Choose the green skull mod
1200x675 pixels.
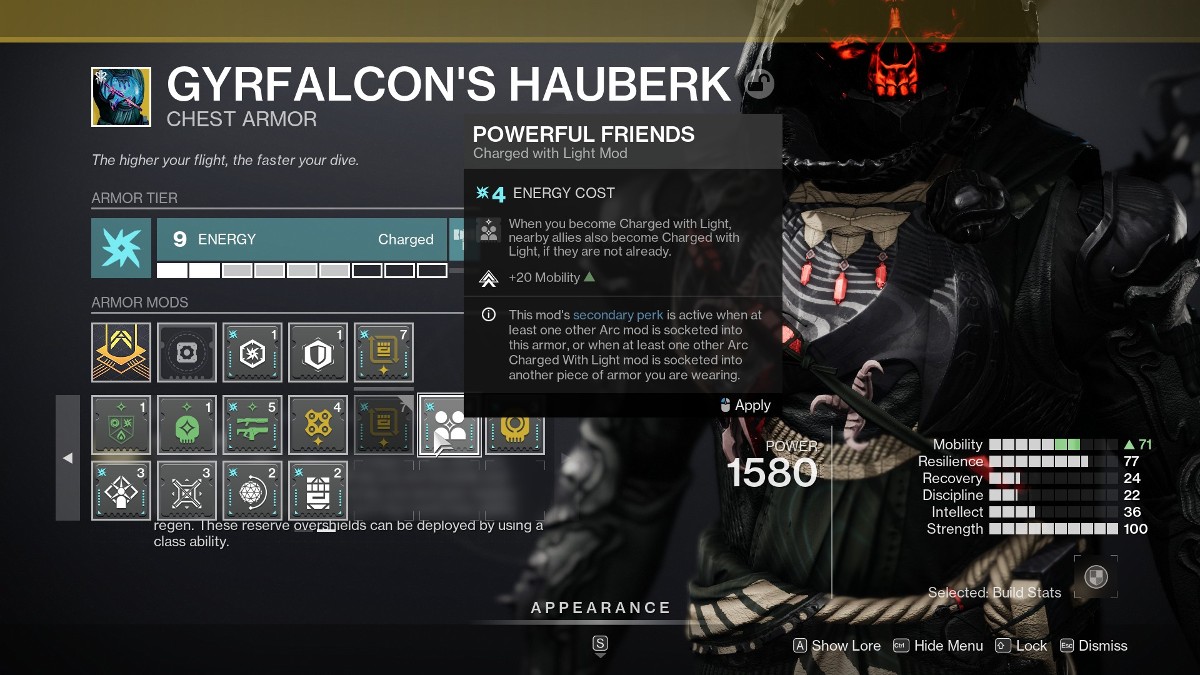pyautogui.click(x=187, y=425)
